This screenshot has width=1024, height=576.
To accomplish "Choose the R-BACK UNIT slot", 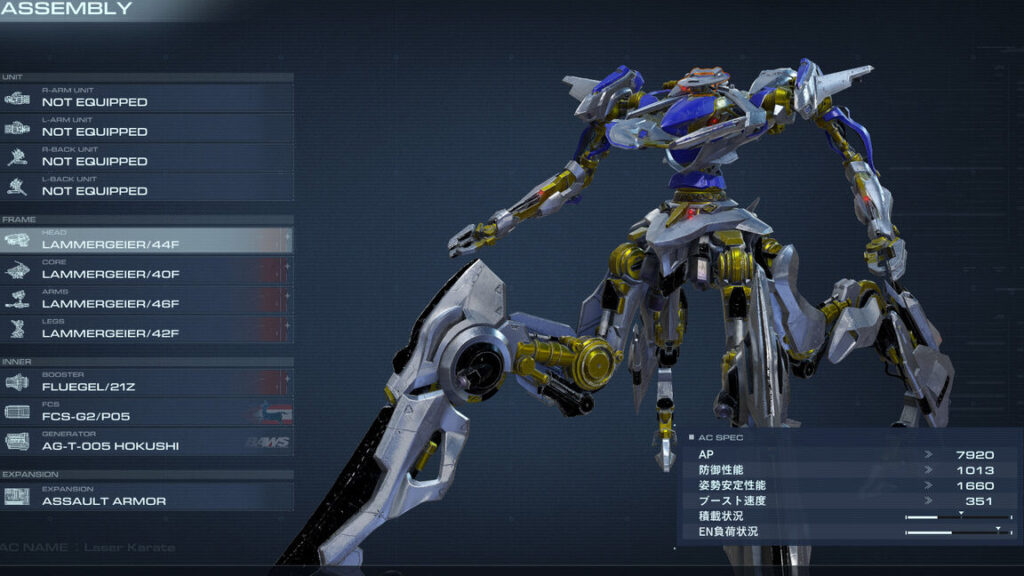I will click(x=147, y=157).
